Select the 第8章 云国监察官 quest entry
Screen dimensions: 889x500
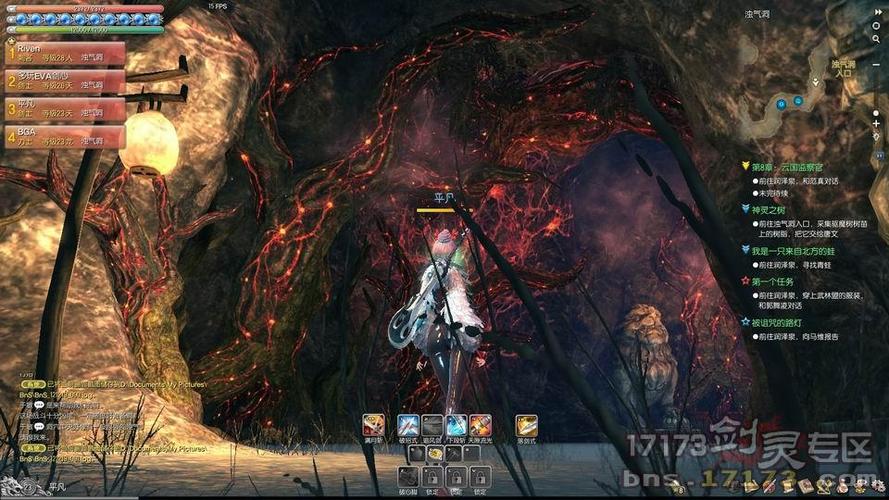click(x=792, y=167)
